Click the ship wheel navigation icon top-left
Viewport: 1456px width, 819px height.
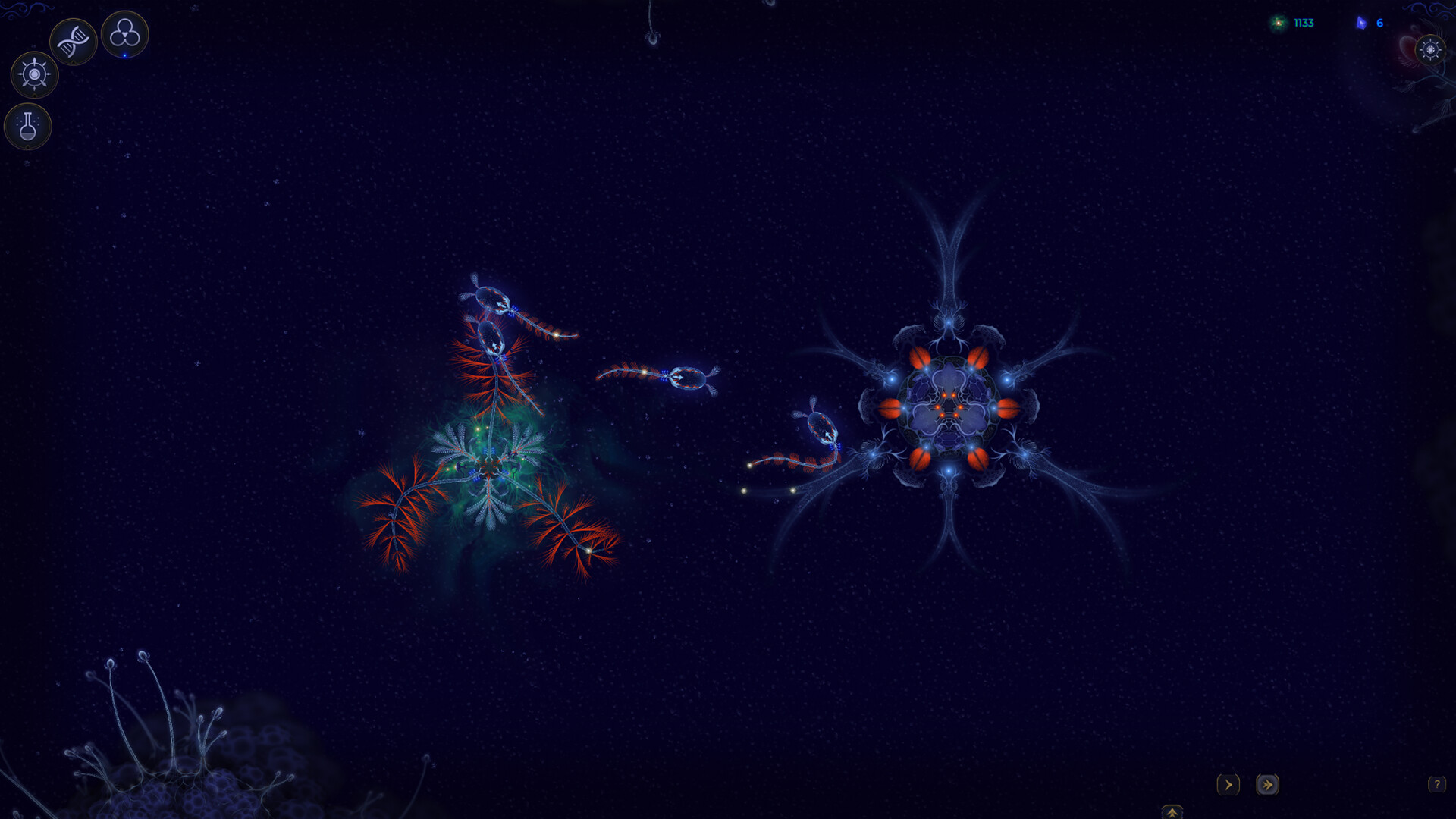(33, 74)
